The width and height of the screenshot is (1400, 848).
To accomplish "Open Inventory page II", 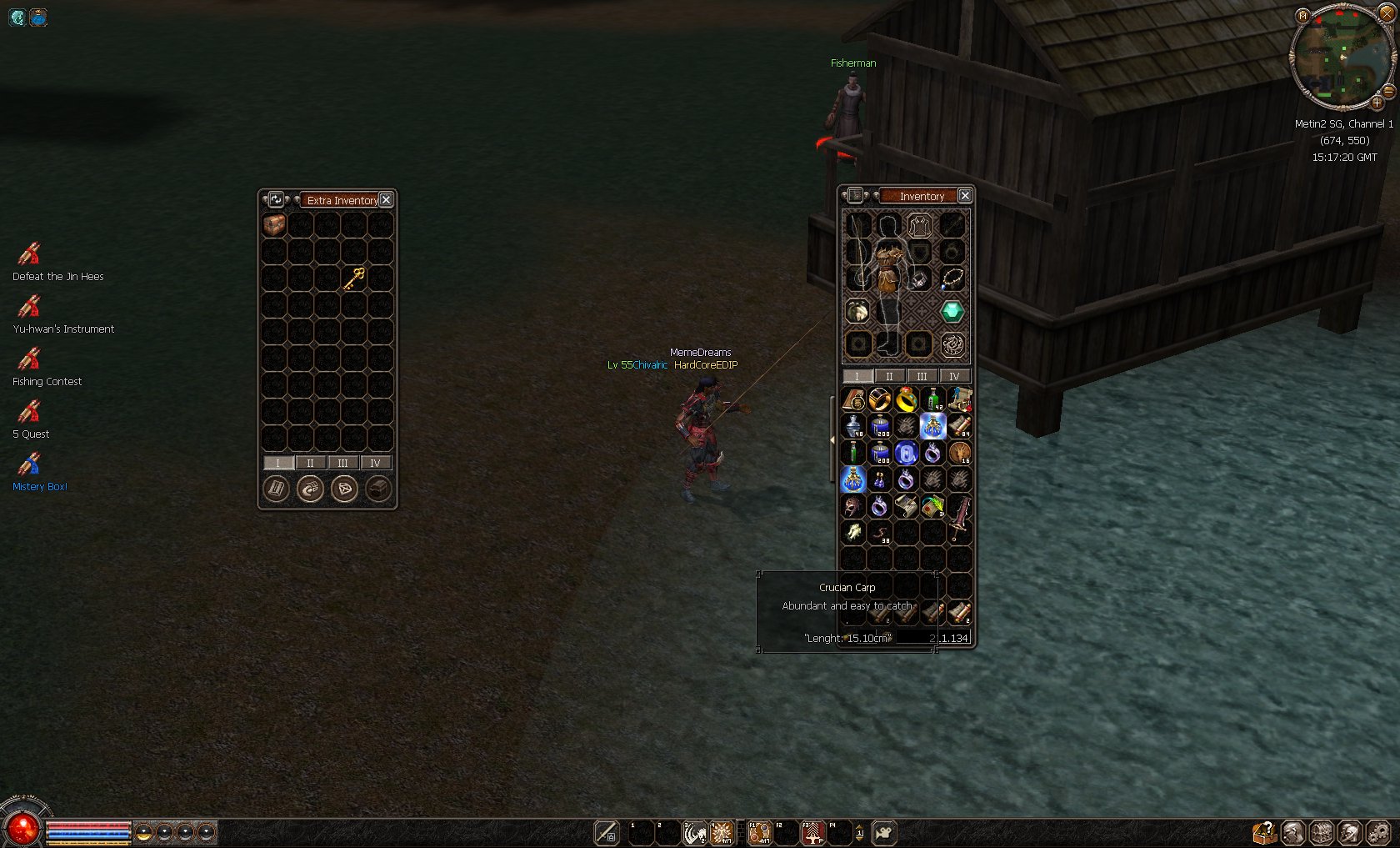I will pyautogui.click(x=889, y=376).
